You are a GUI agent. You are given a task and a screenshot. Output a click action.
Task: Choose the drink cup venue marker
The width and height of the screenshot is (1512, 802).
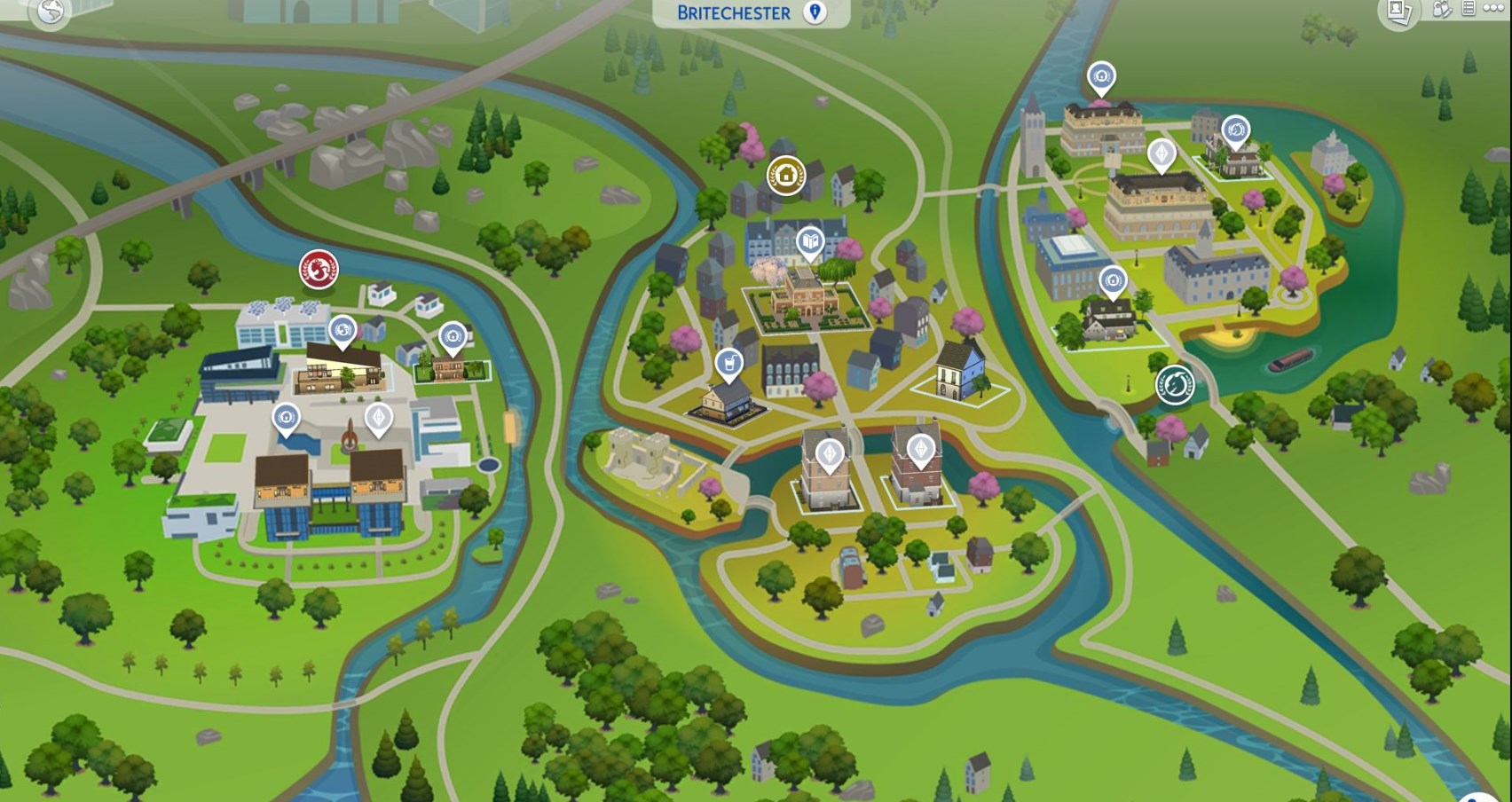pyautogui.click(x=728, y=364)
